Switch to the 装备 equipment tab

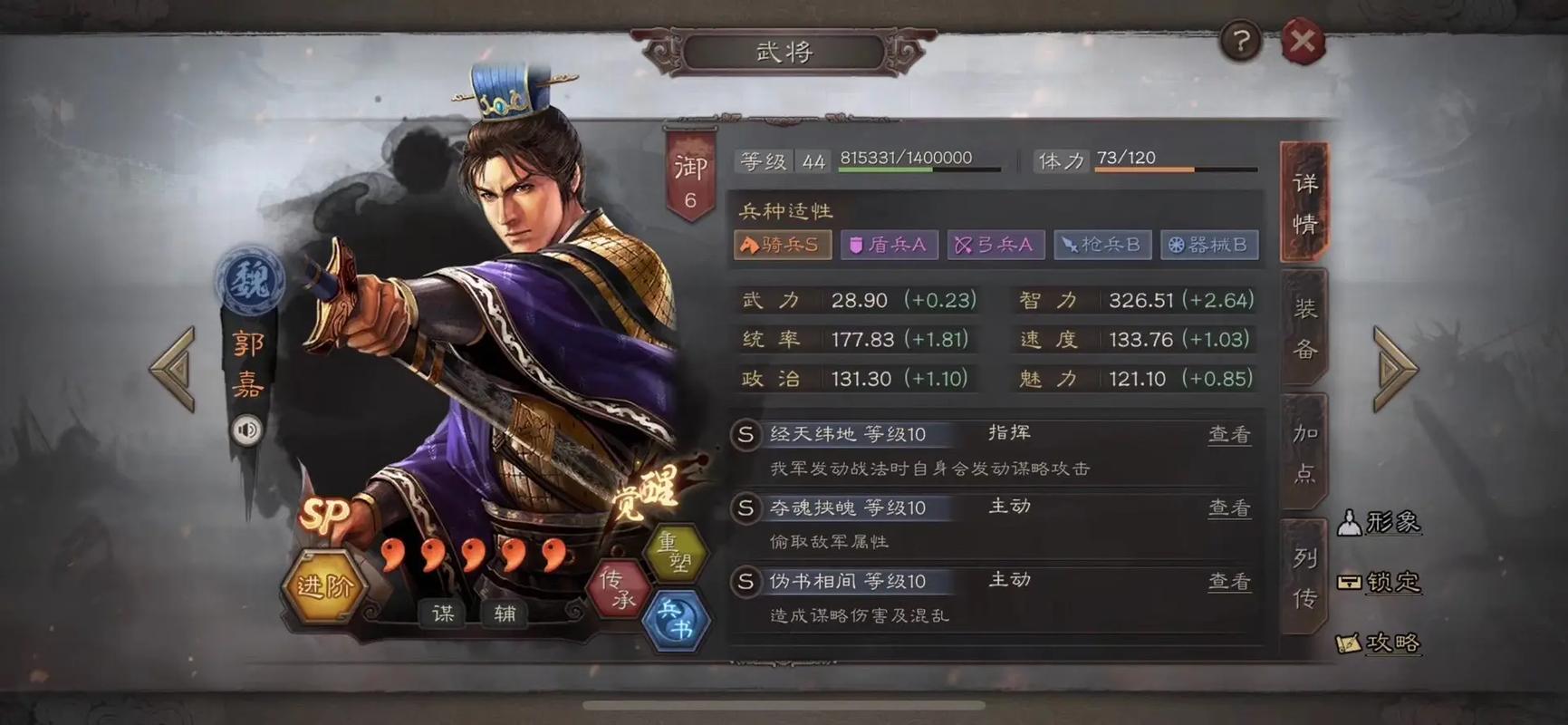point(1304,328)
